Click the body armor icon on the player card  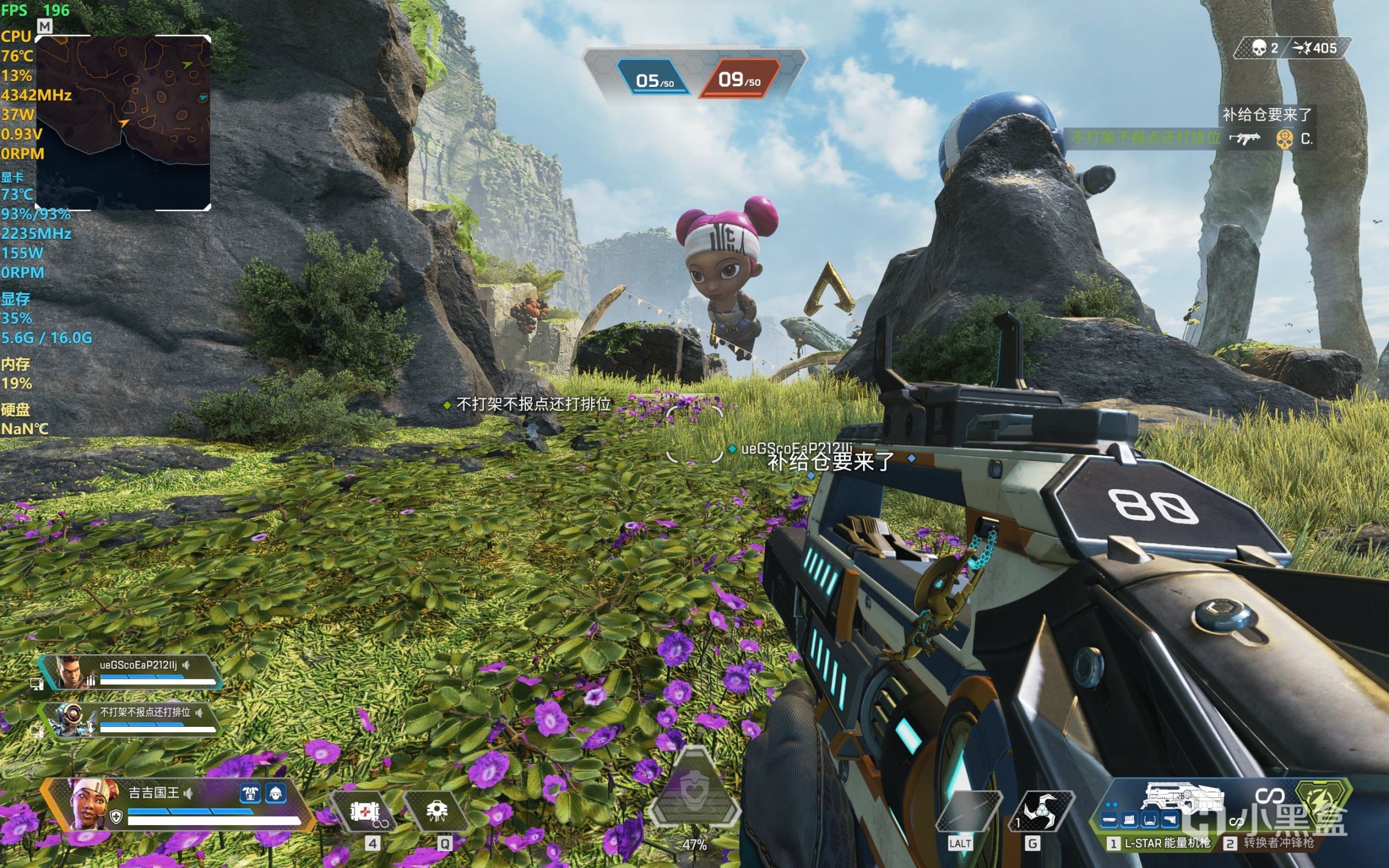tap(250, 793)
